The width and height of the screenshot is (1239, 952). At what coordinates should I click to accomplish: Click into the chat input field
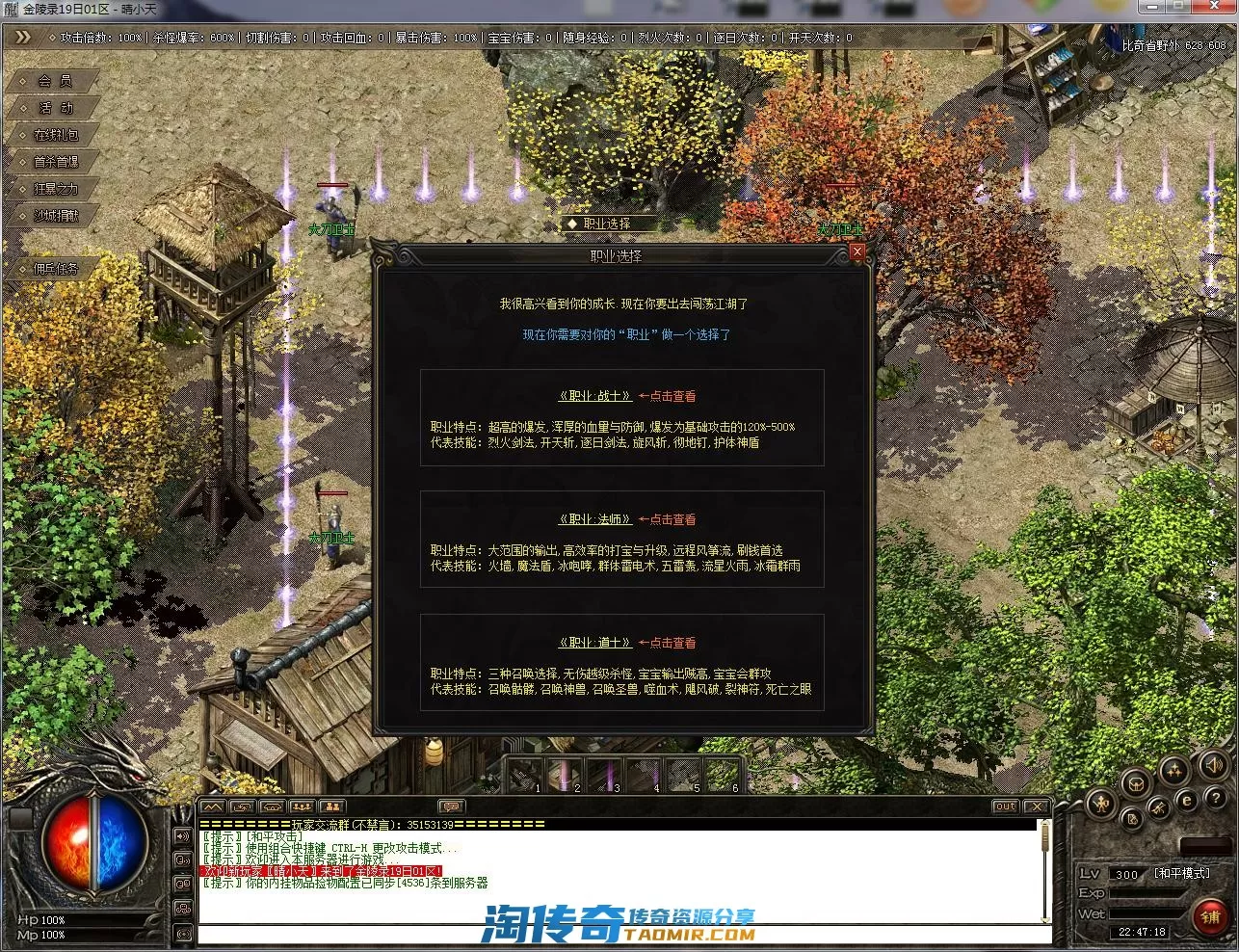[617, 933]
